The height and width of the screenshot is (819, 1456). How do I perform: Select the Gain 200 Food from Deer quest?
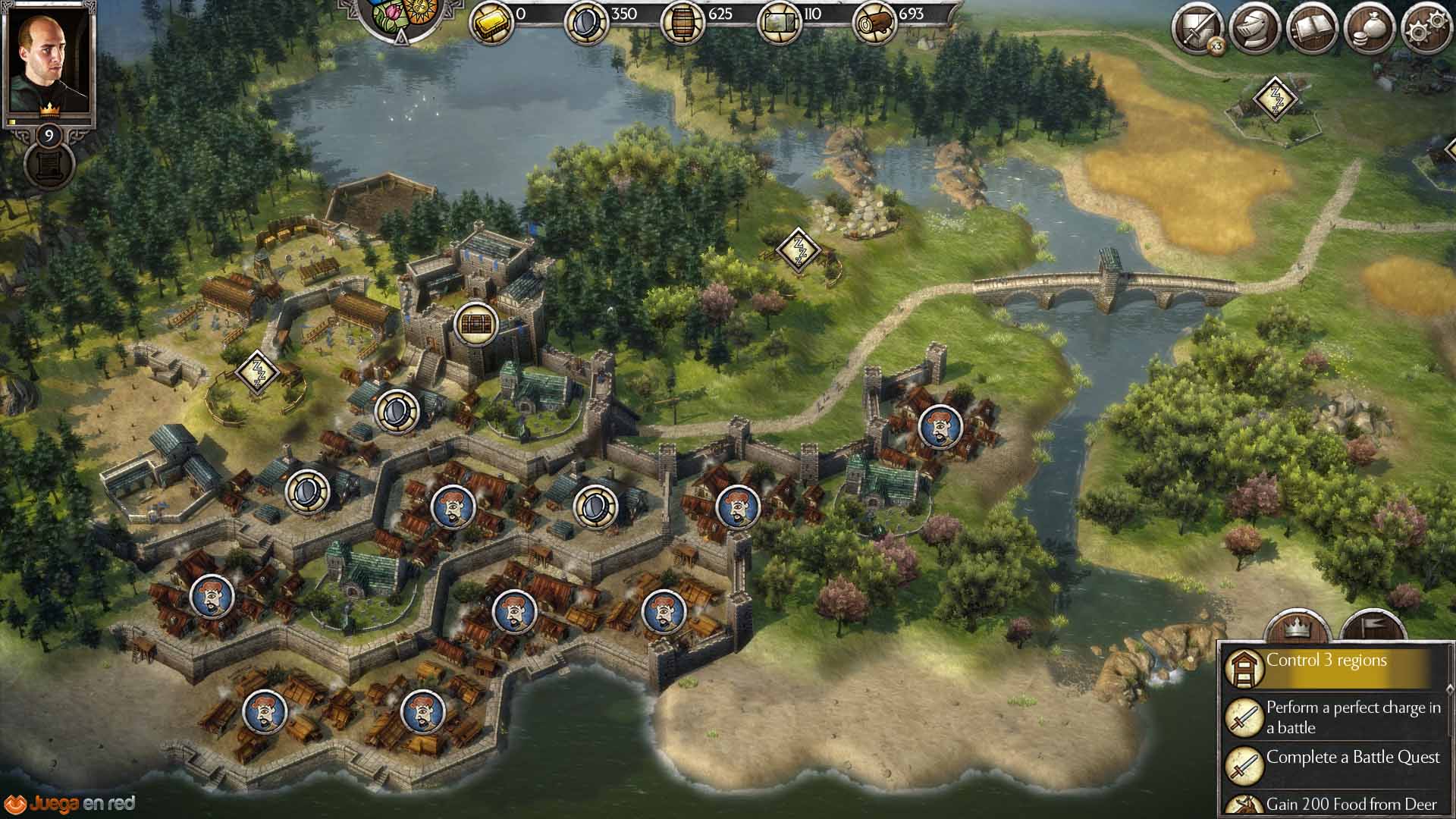[x=1335, y=804]
